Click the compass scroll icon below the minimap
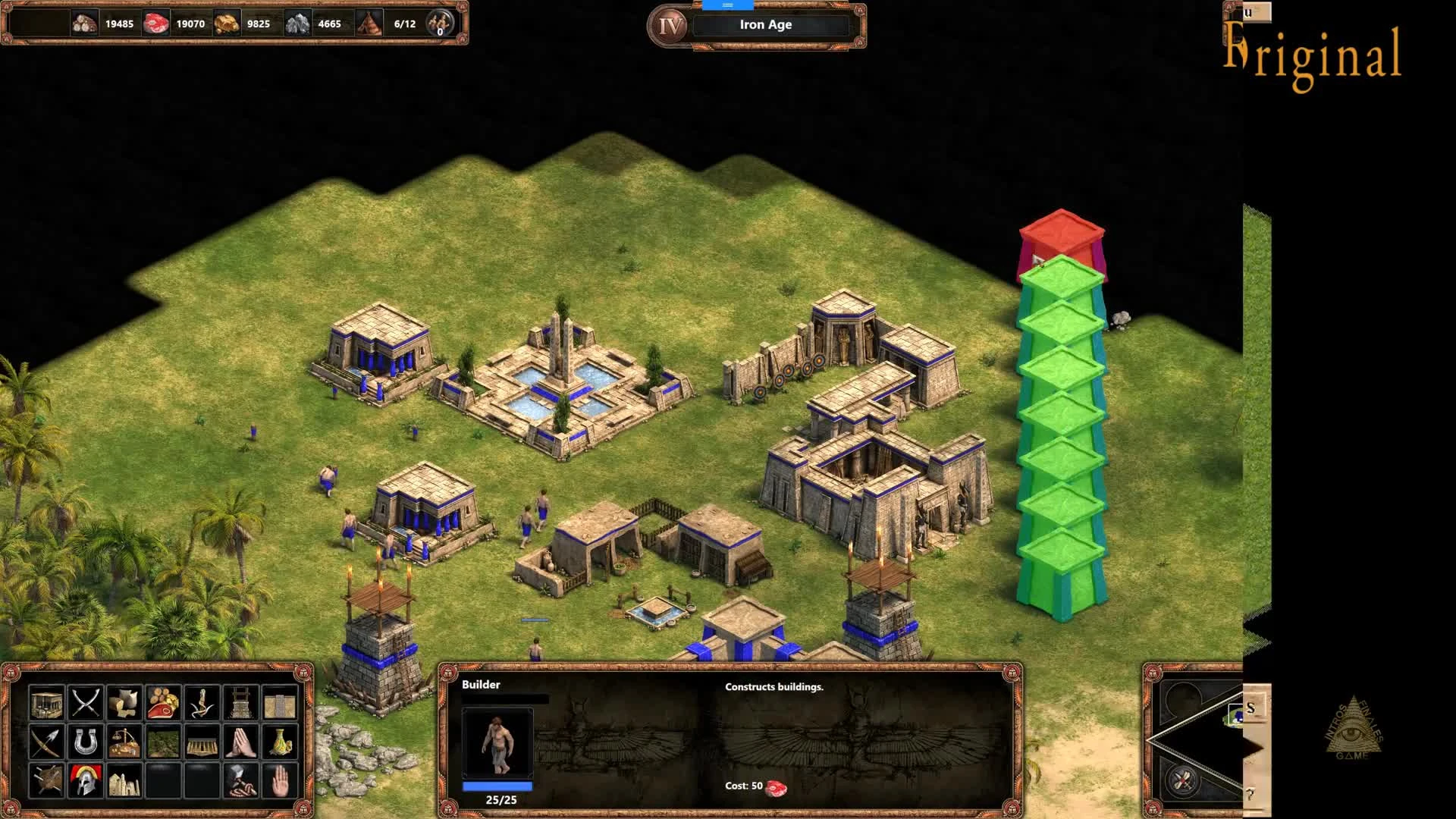The height and width of the screenshot is (819, 1456). (x=1181, y=780)
